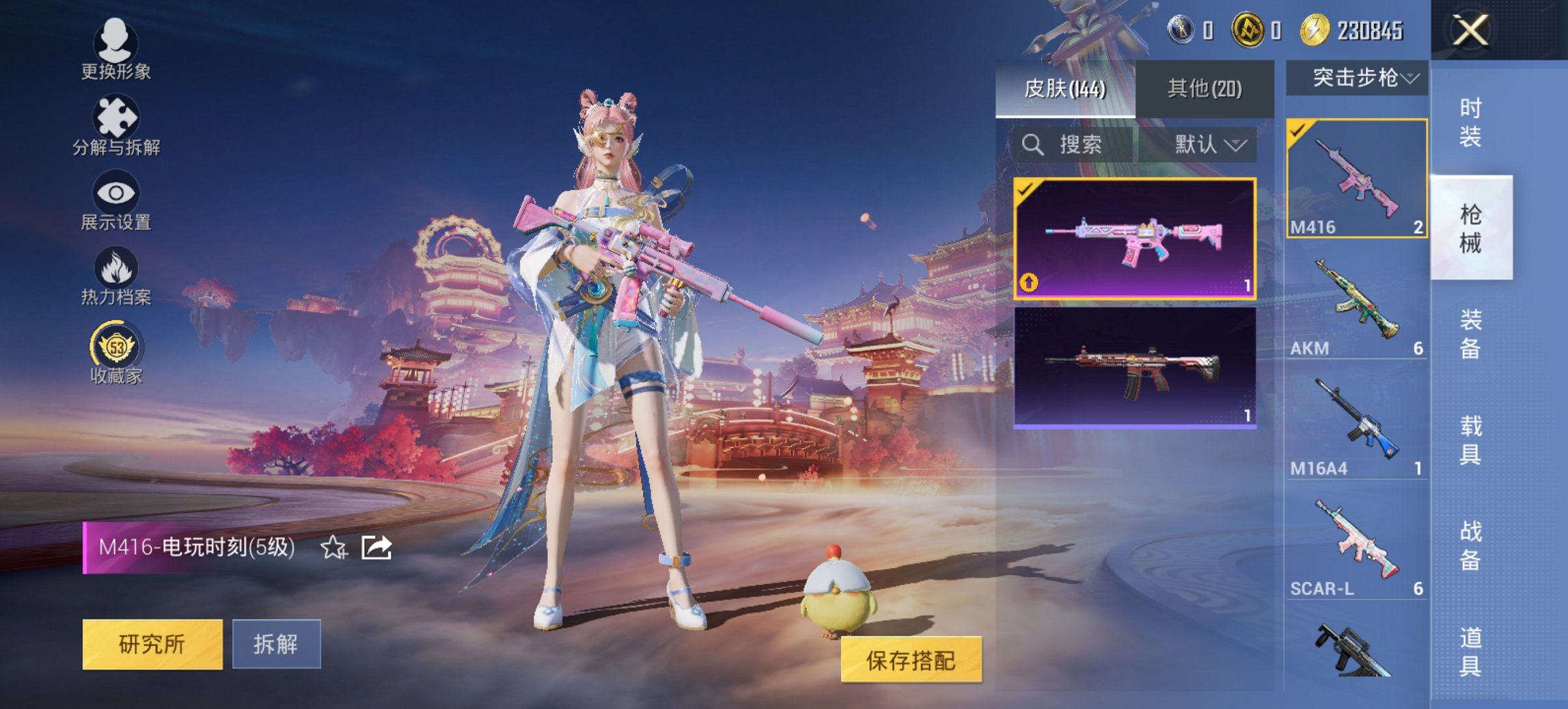Viewport: 1568px width, 709px height.
Task: View the 热力档案 heat profile
Action: click(115, 280)
